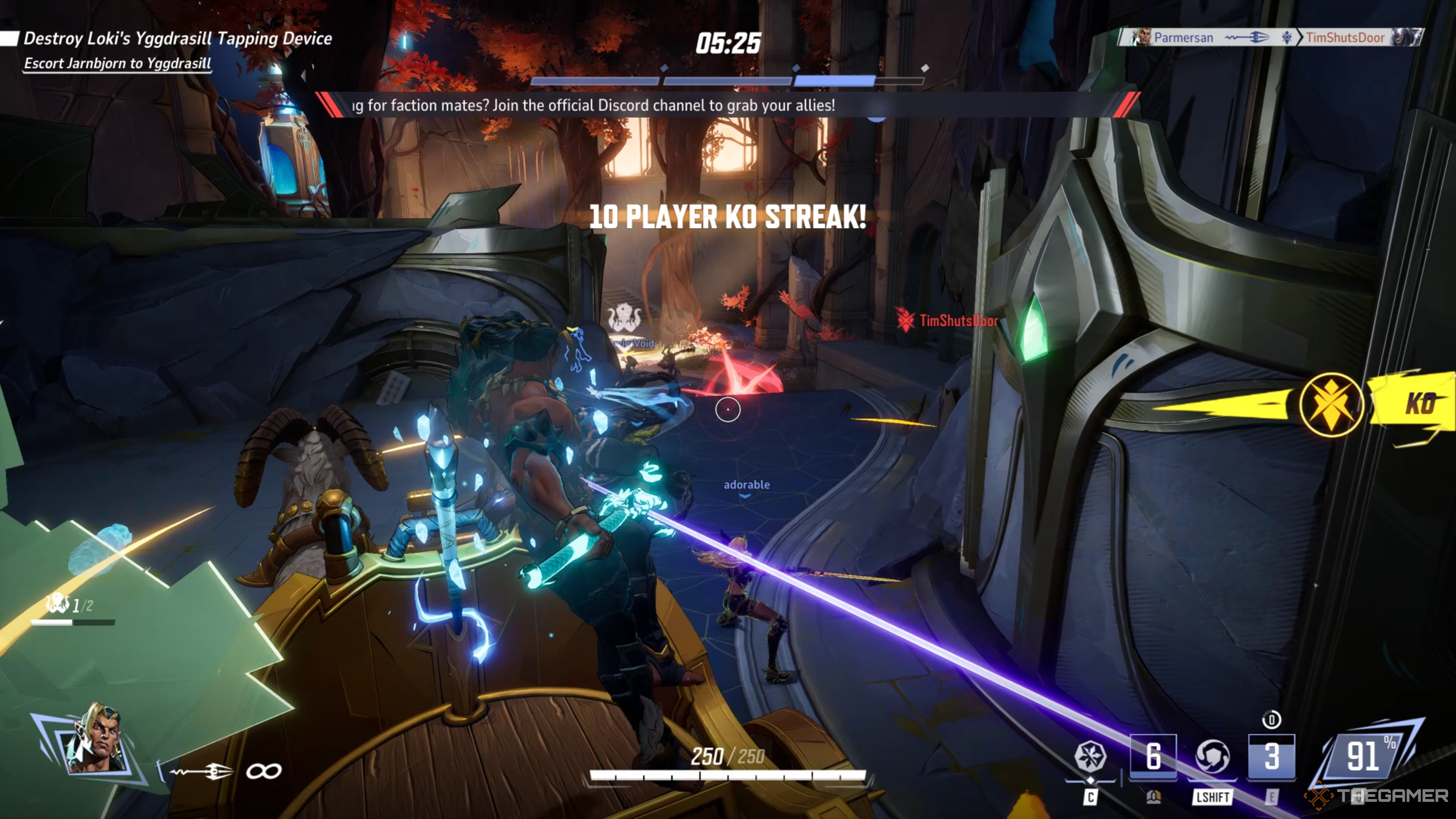Image resolution: width=1456 pixels, height=819 pixels.
Task: Select the squid spawn counter icon
Action: tap(57, 604)
